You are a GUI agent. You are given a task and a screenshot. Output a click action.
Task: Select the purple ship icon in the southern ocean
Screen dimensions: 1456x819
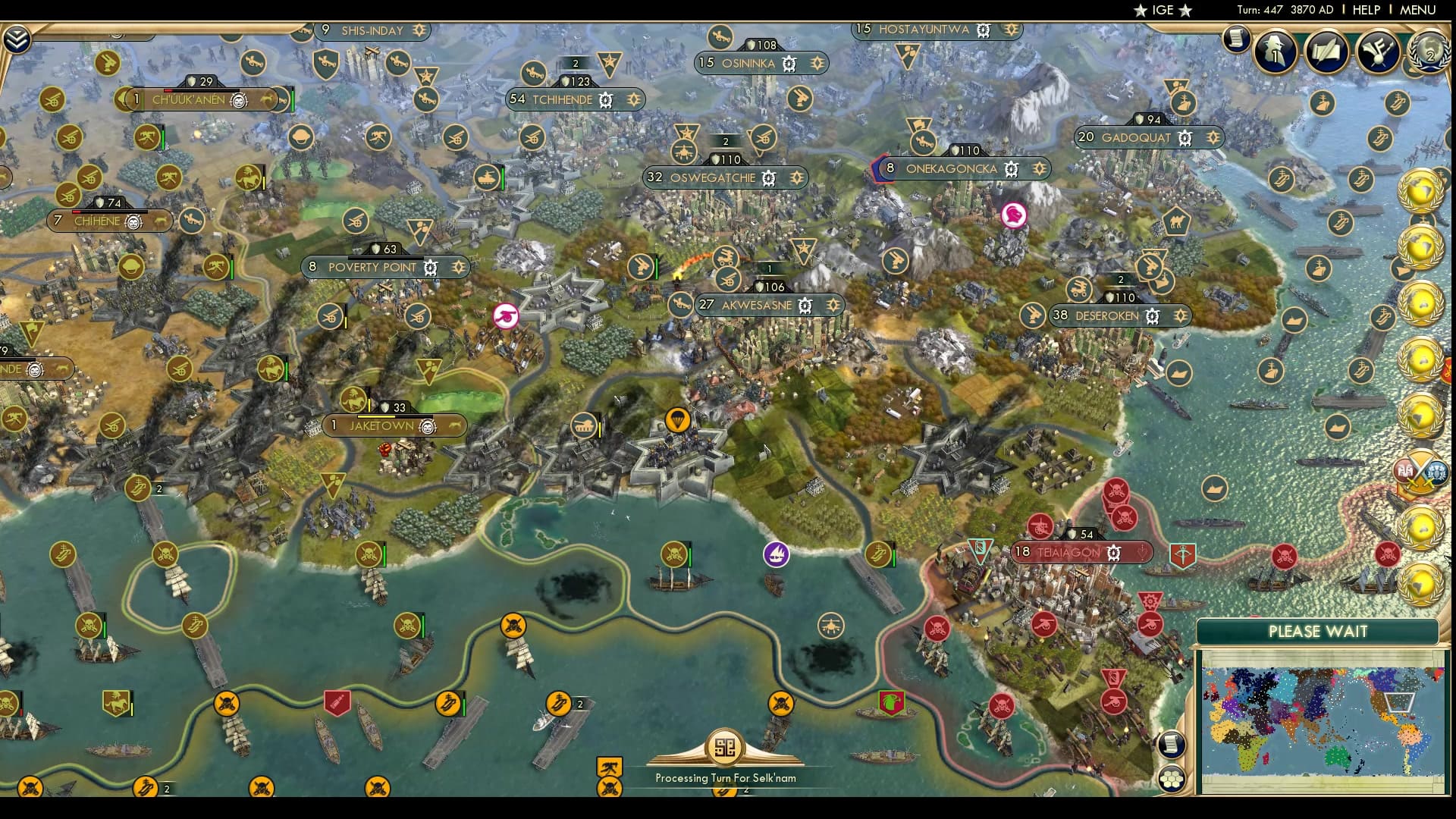(777, 554)
